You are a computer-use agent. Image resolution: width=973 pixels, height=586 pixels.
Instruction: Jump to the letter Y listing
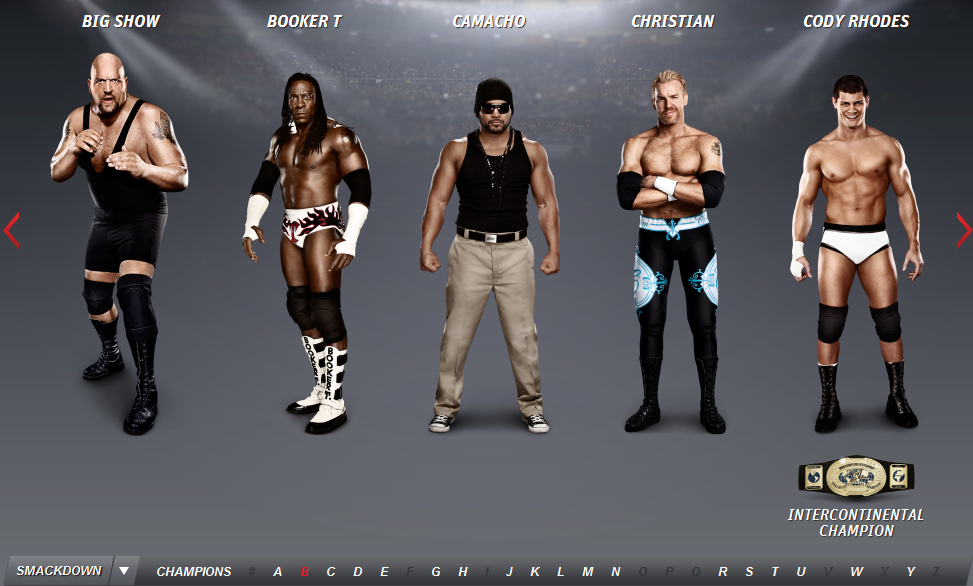coord(911,572)
